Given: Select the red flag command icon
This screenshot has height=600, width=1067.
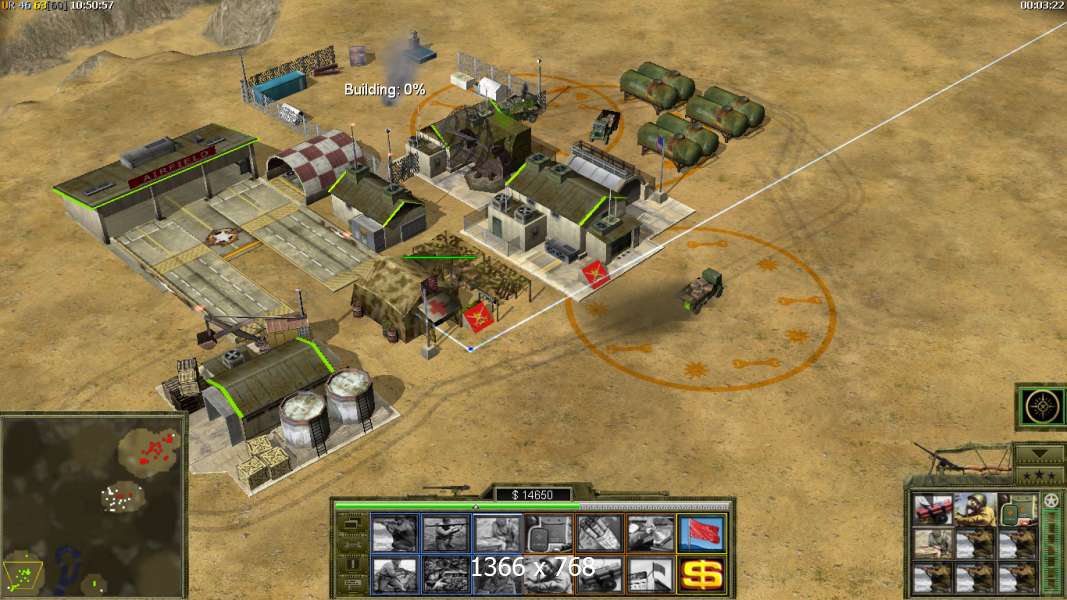Looking at the screenshot, I should (x=701, y=533).
